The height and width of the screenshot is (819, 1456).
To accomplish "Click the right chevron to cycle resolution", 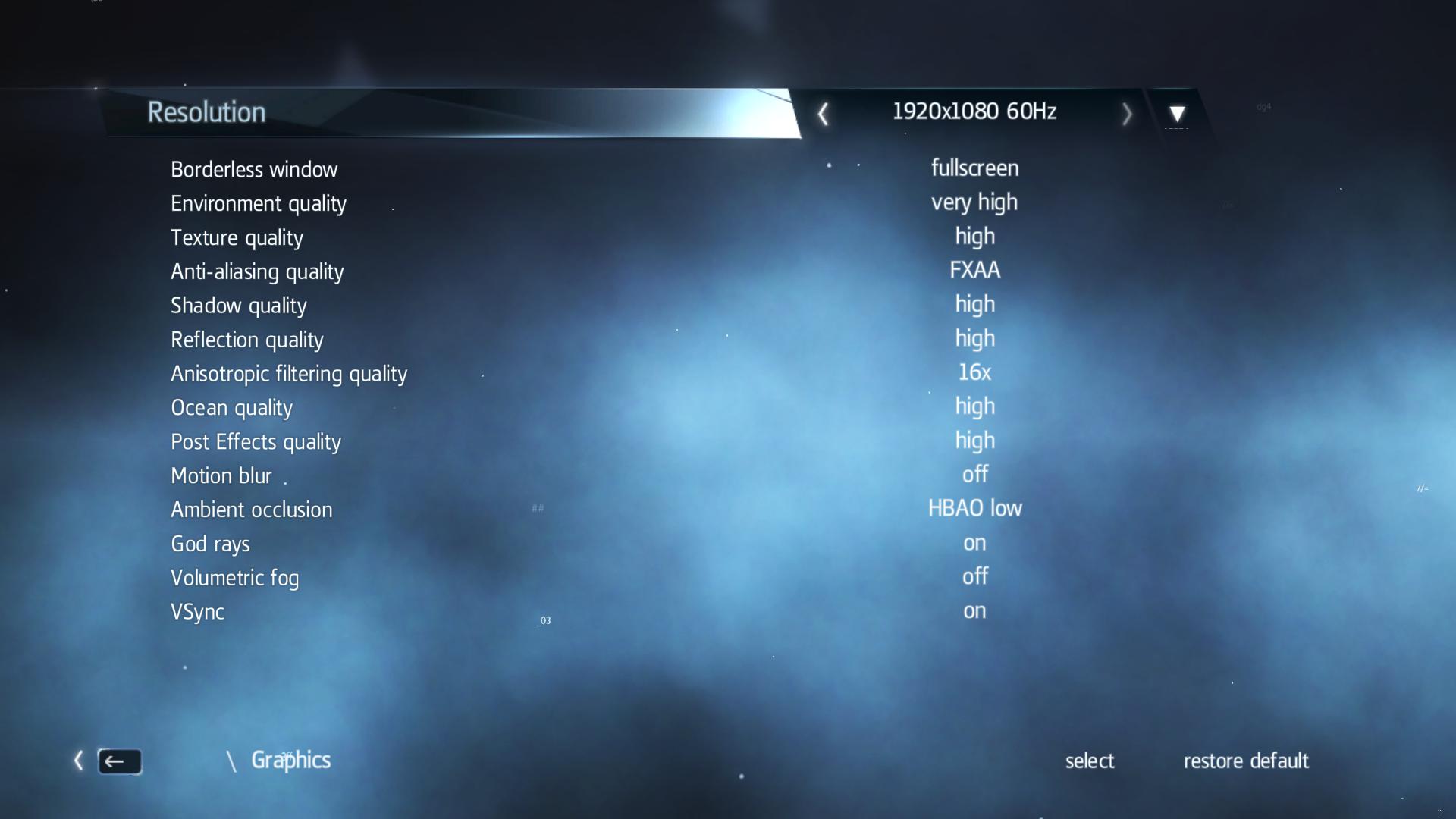I will point(1128,112).
